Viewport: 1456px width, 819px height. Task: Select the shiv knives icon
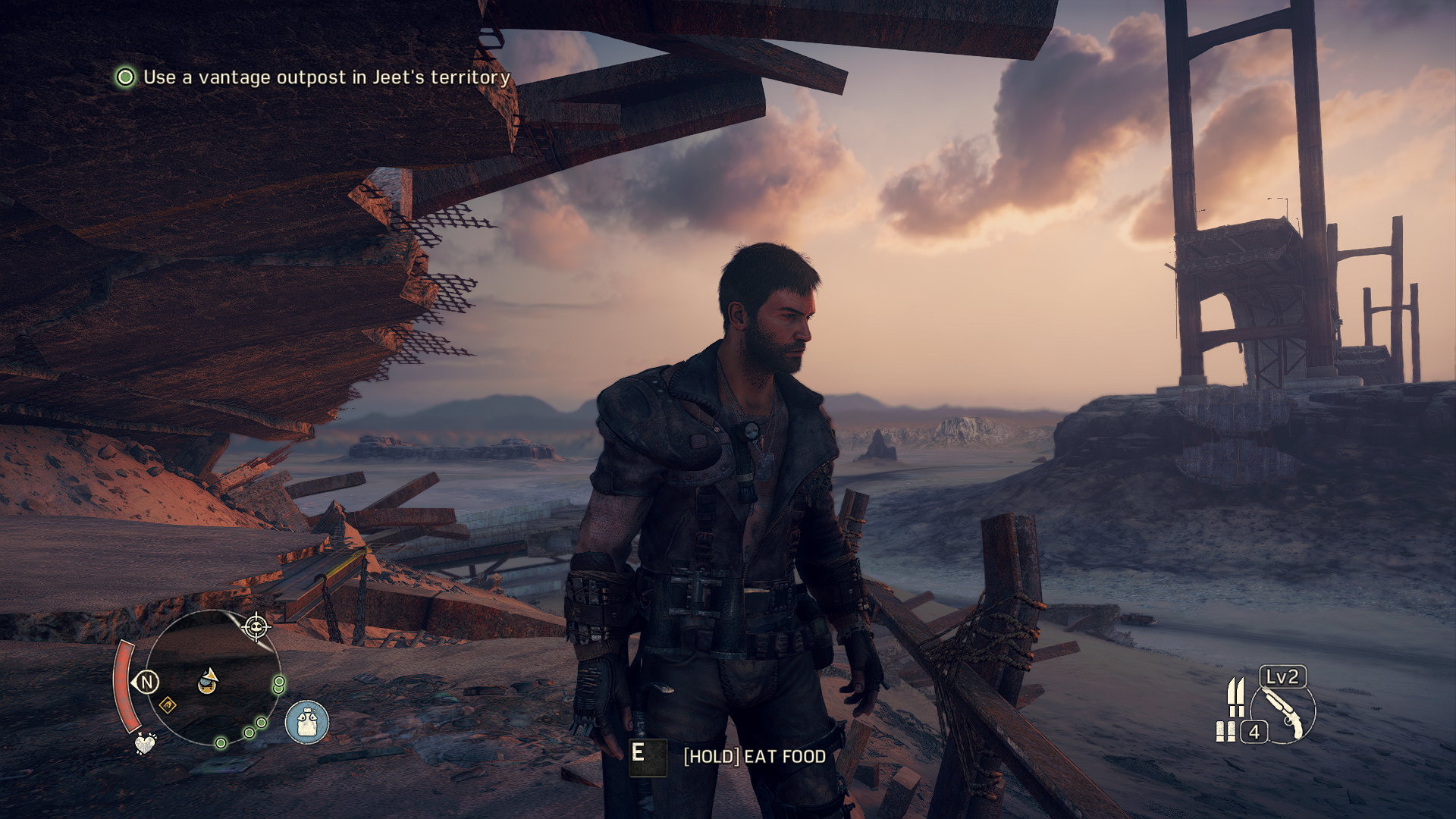tap(1236, 696)
